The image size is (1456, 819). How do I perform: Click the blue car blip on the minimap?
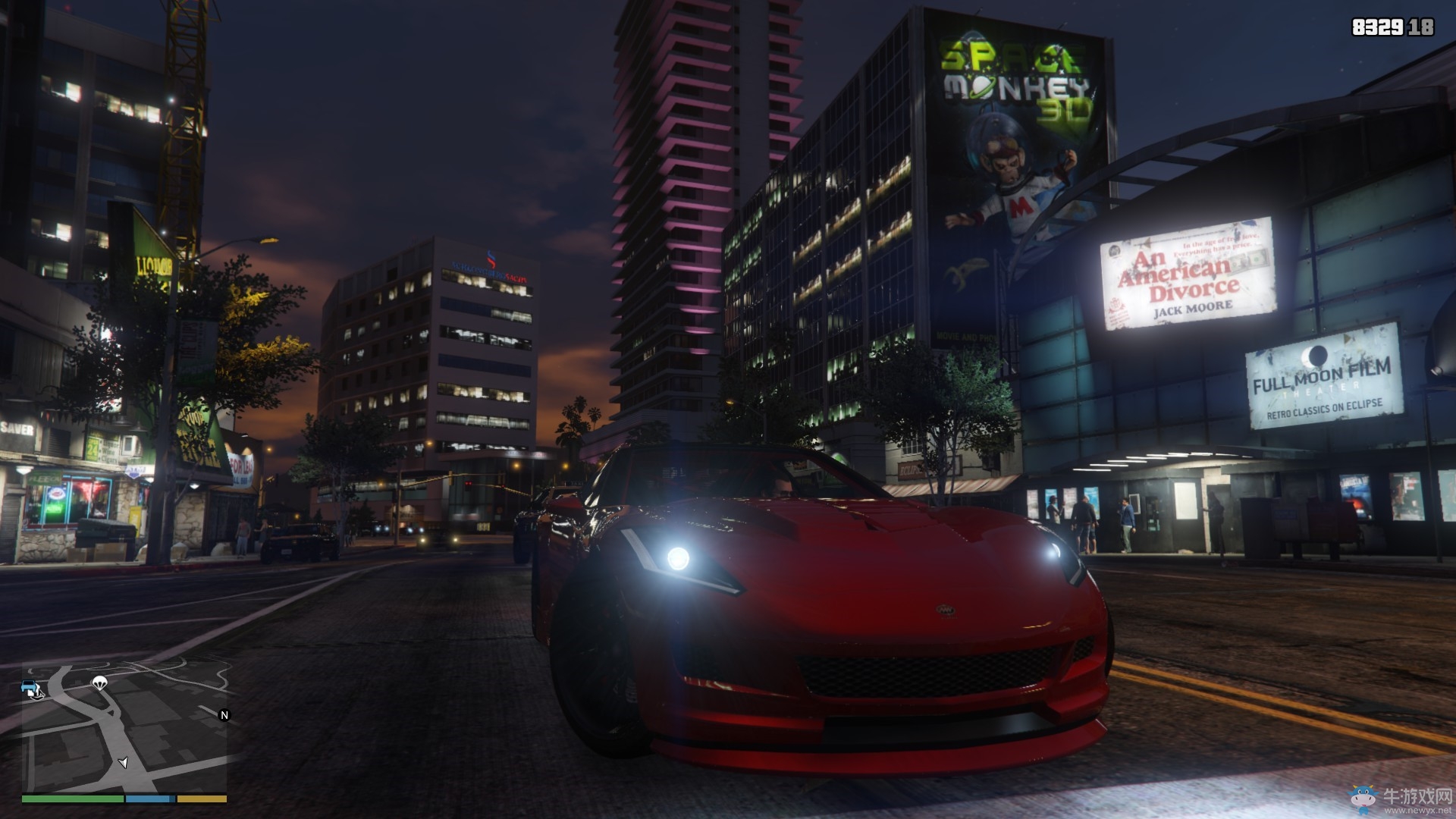pyautogui.click(x=30, y=689)
